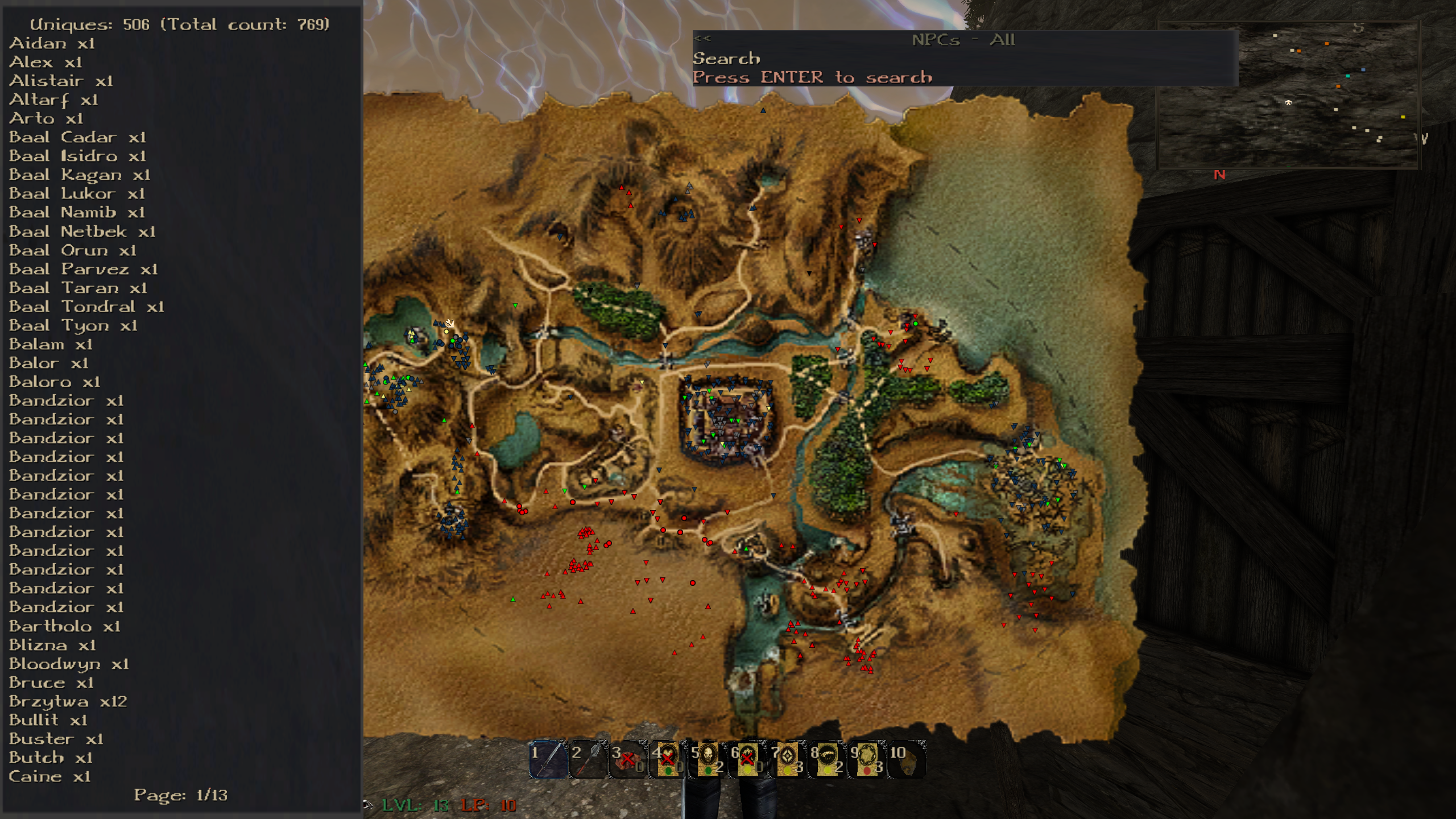
Task: Select the raw meat in slot 3
Action: [628, 759]
